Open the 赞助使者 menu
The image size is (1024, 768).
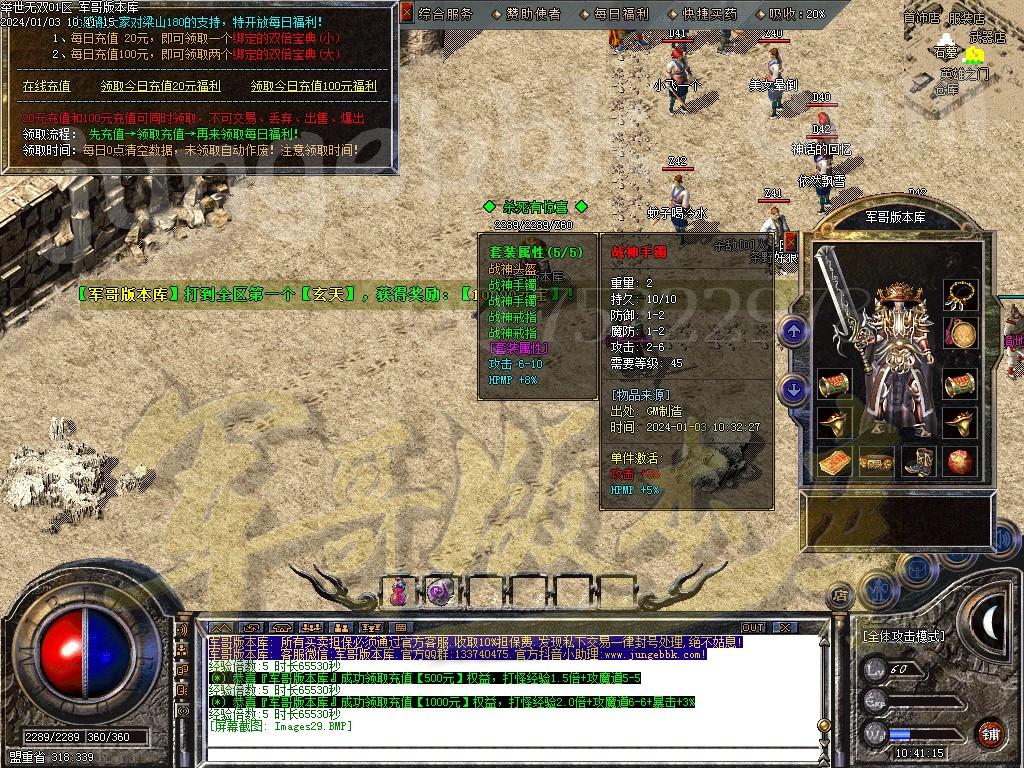[x=527, y=14]
